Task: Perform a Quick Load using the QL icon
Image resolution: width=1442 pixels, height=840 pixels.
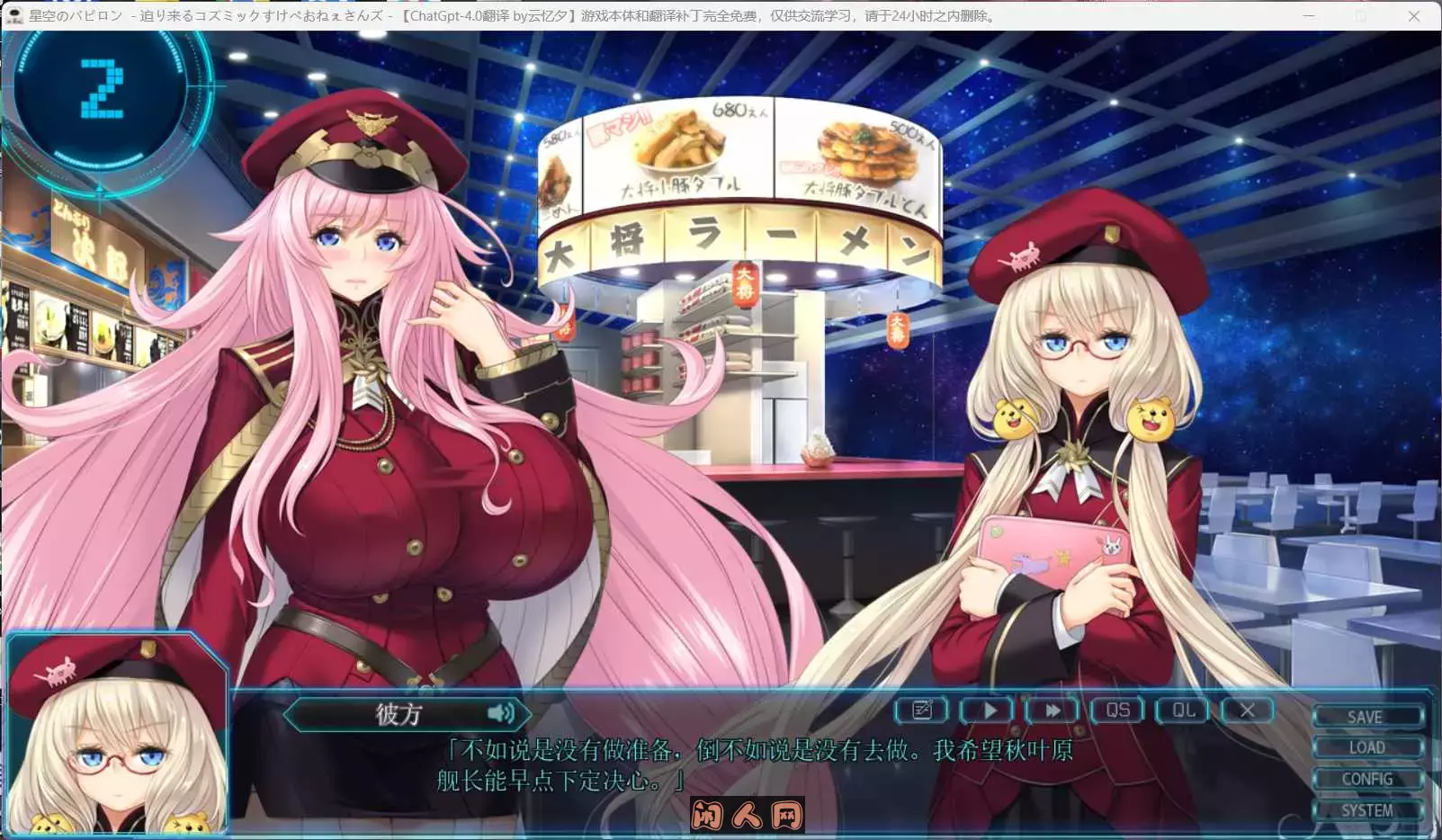Action: [1181, 710]
